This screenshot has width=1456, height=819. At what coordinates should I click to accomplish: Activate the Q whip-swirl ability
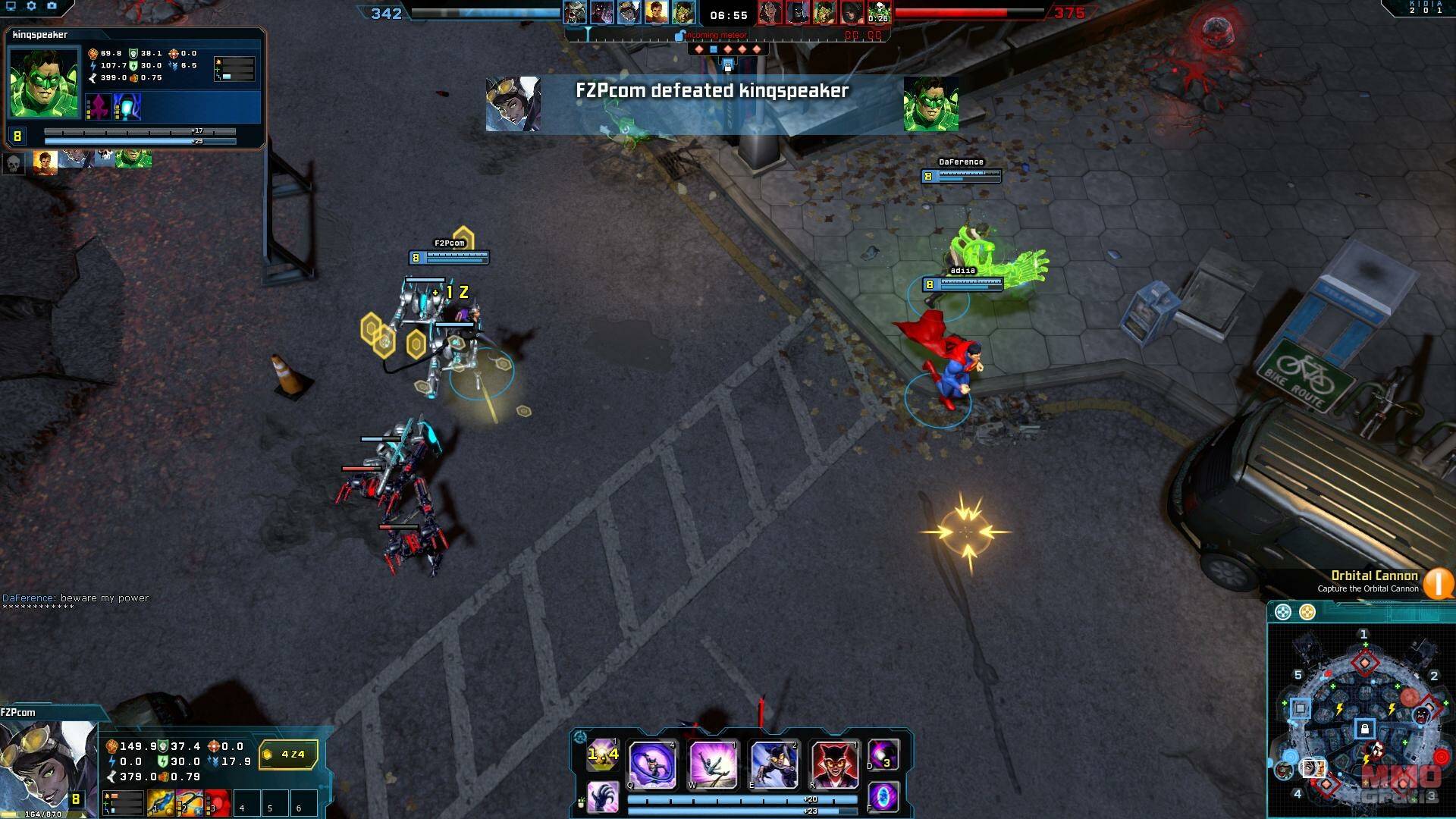(x=652, y=764)
